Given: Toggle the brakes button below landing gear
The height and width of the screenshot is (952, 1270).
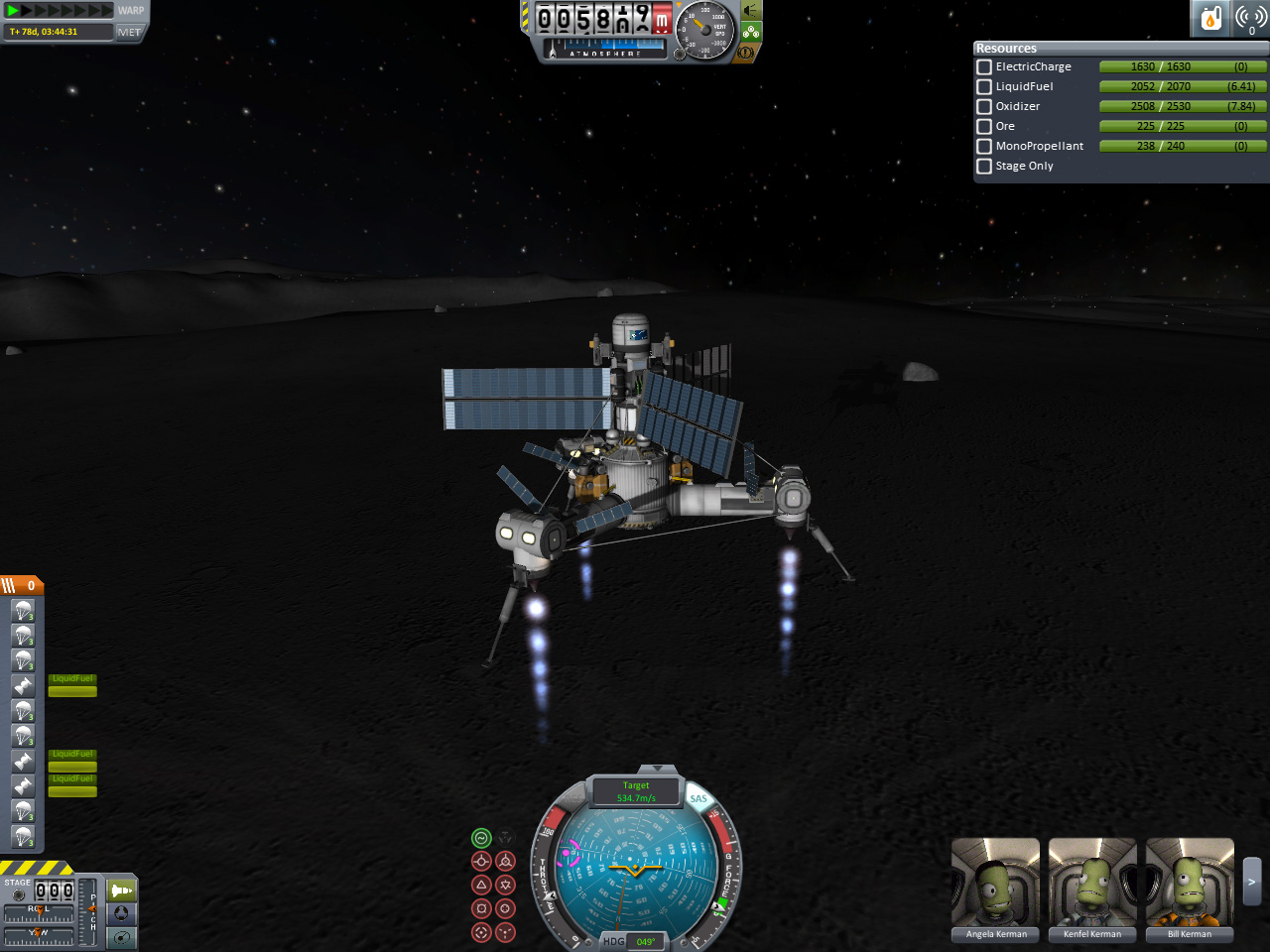Looking at the screenshot, I should coord(744,51).
